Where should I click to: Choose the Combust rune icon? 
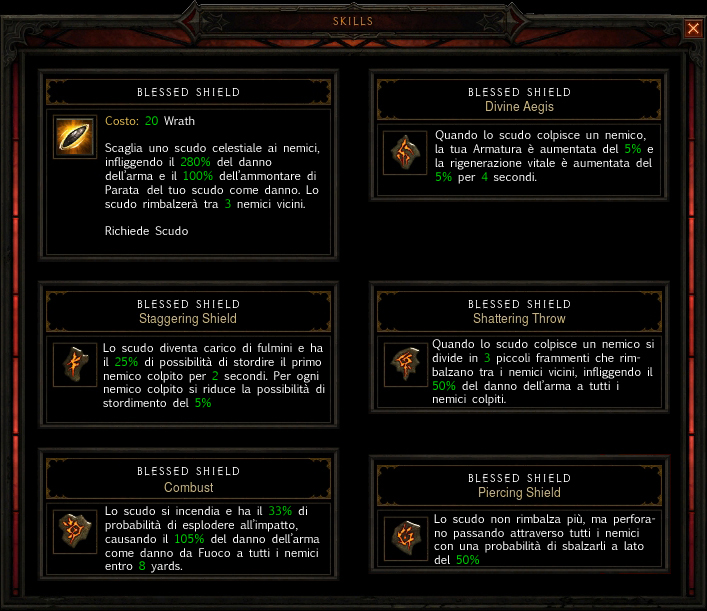coord(75,527)
